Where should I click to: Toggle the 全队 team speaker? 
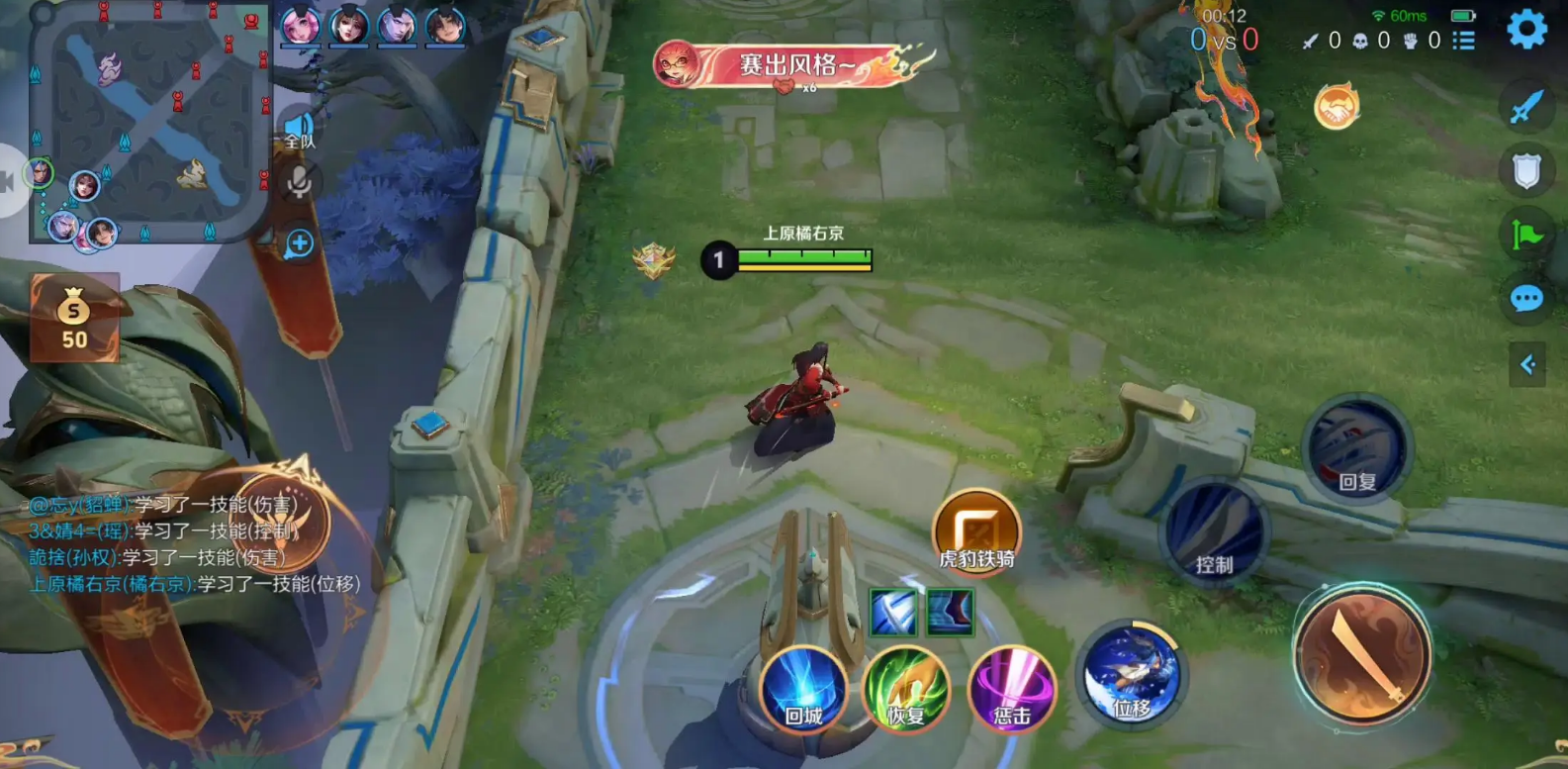tap(299, 130)
